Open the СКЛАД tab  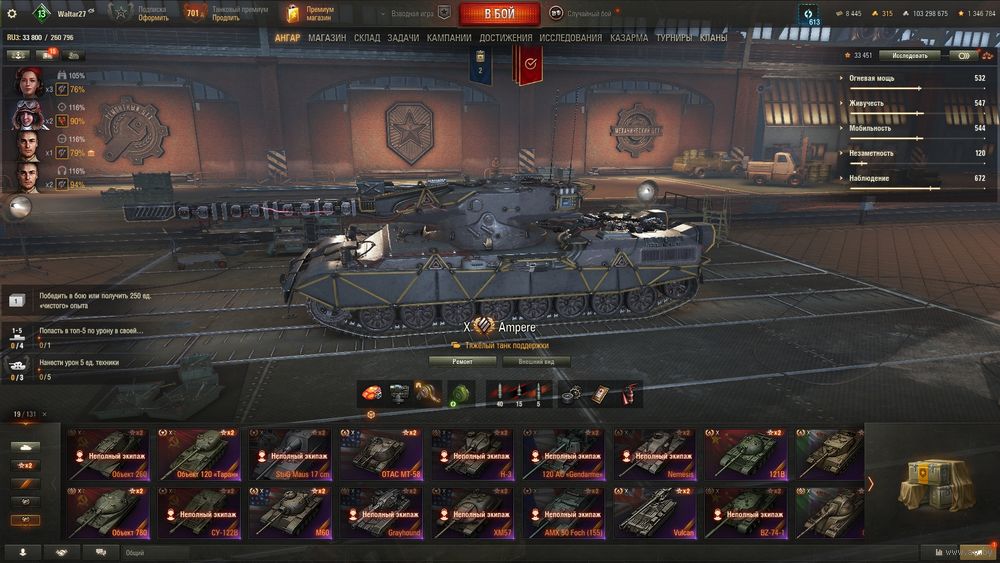pos(367,38)
